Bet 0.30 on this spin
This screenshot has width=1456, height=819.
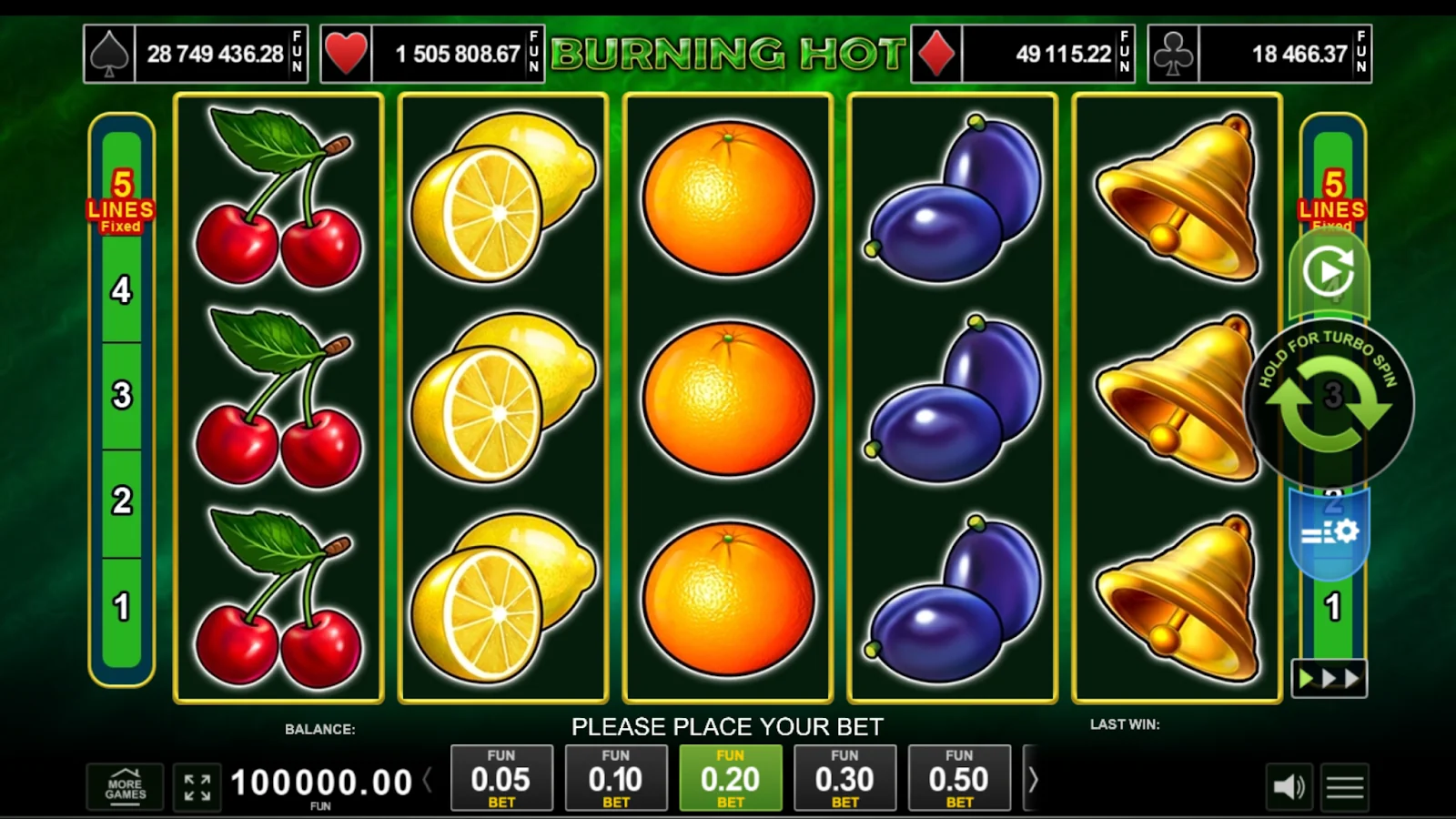tap(844, 778)
